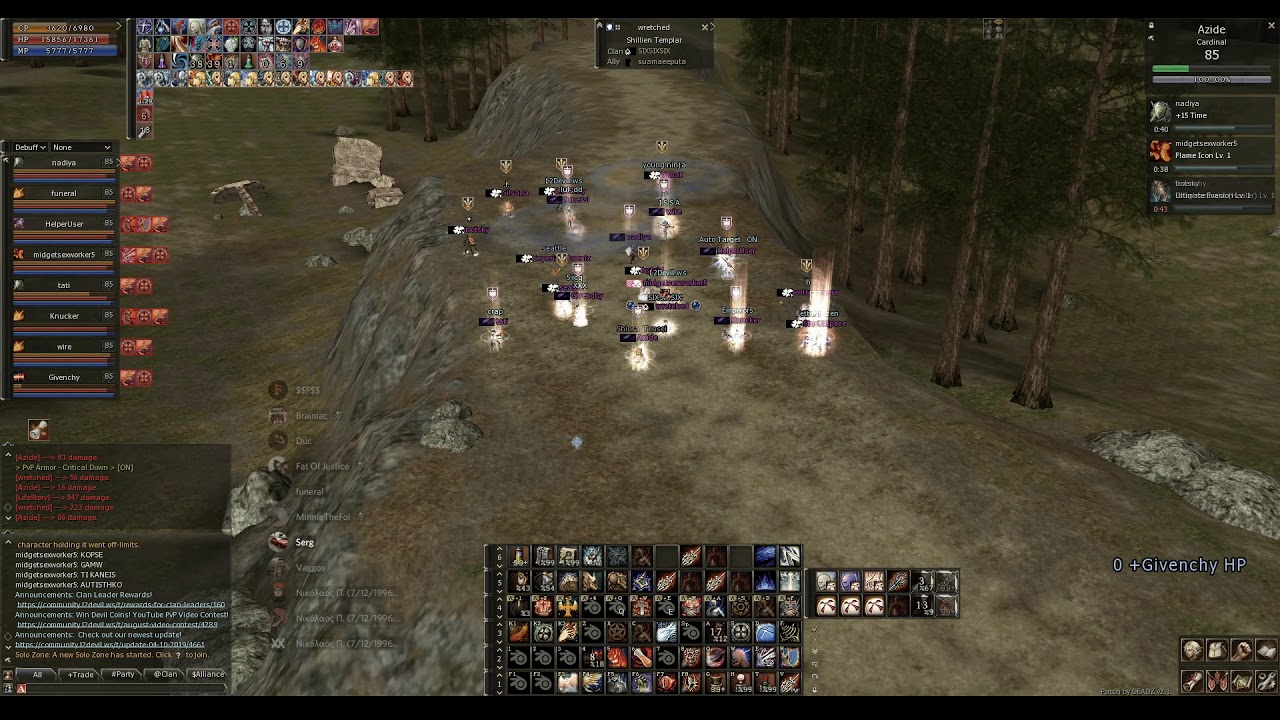Target Givenchy in the party list

64,378
